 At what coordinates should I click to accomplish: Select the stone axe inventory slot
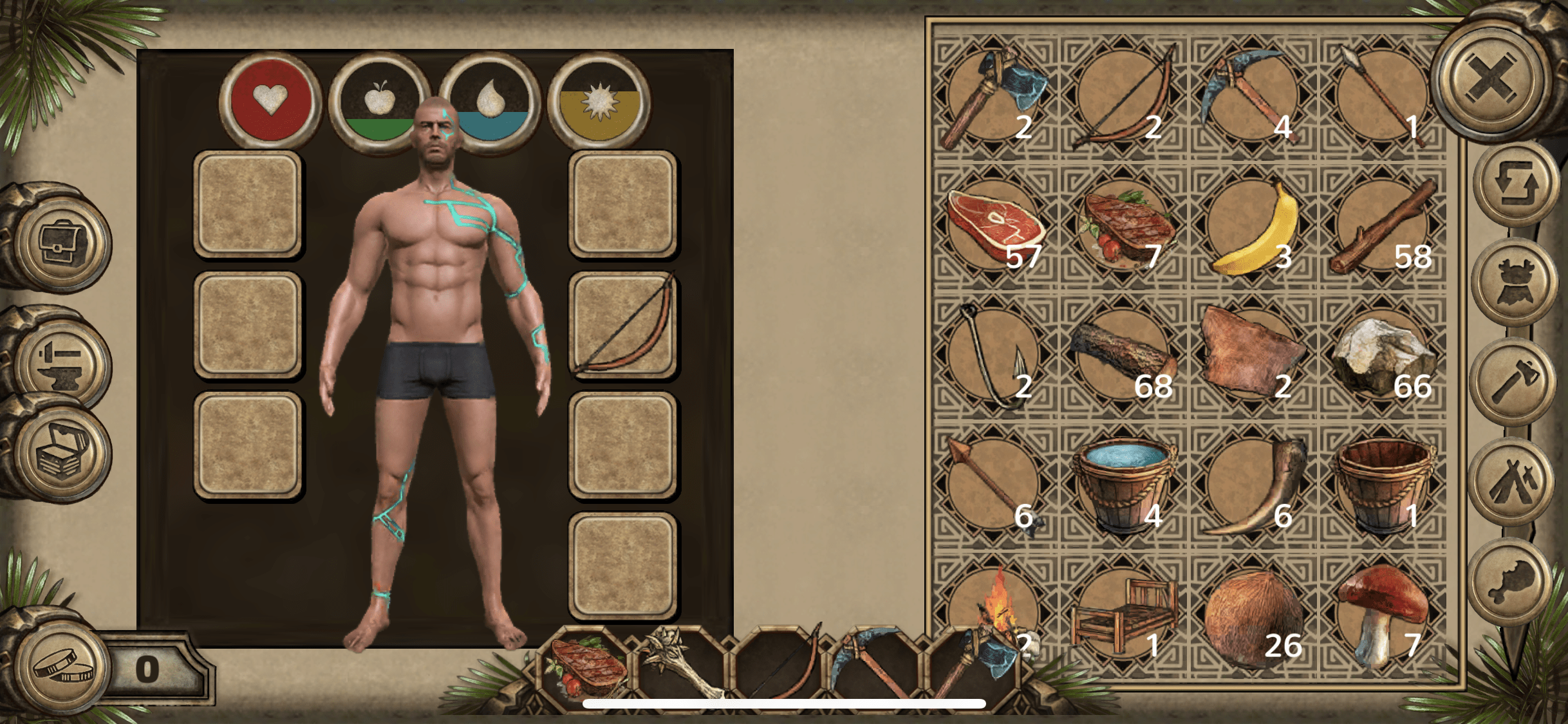(994, 97)
